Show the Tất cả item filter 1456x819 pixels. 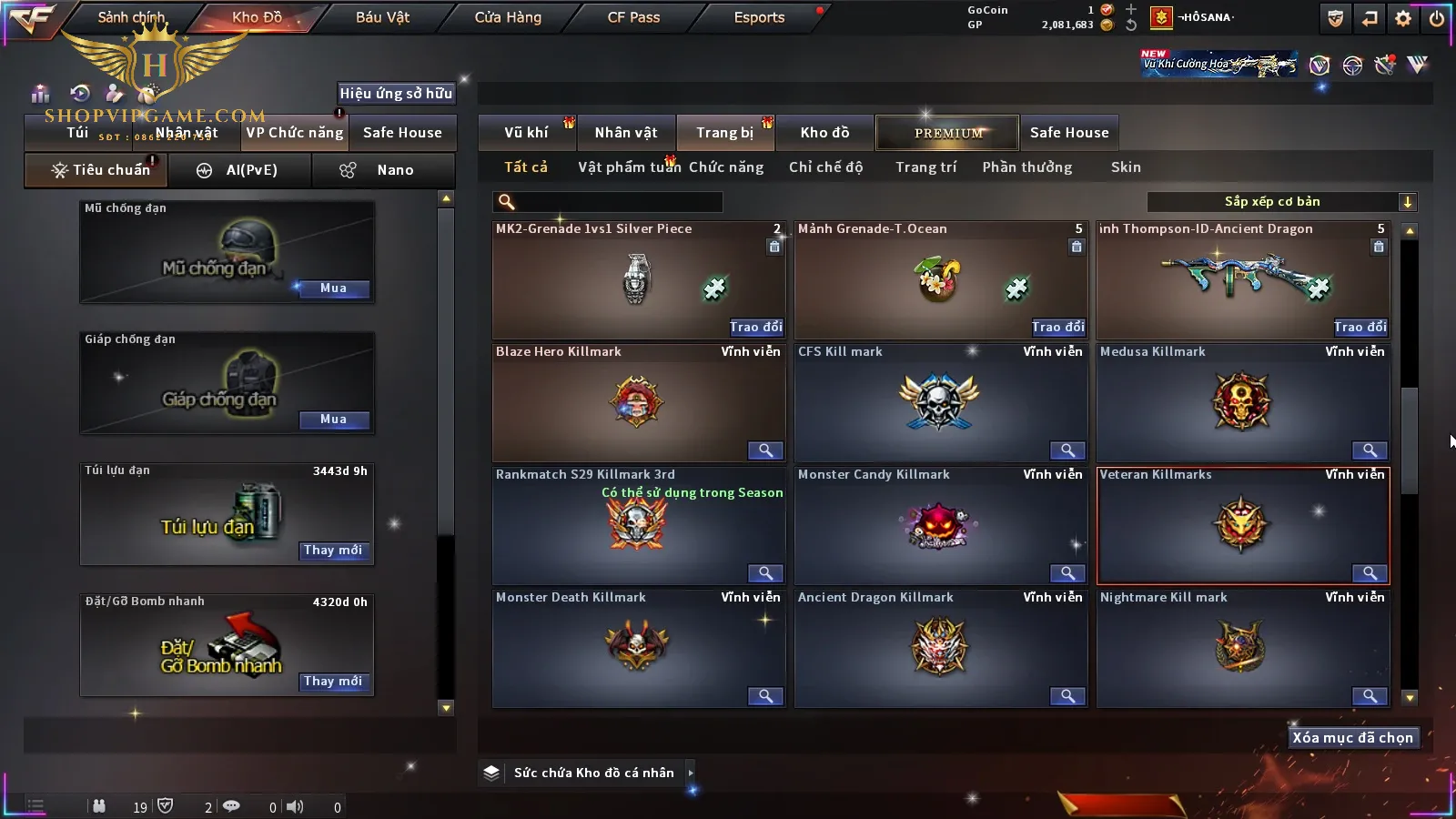(x=526, y=167)
